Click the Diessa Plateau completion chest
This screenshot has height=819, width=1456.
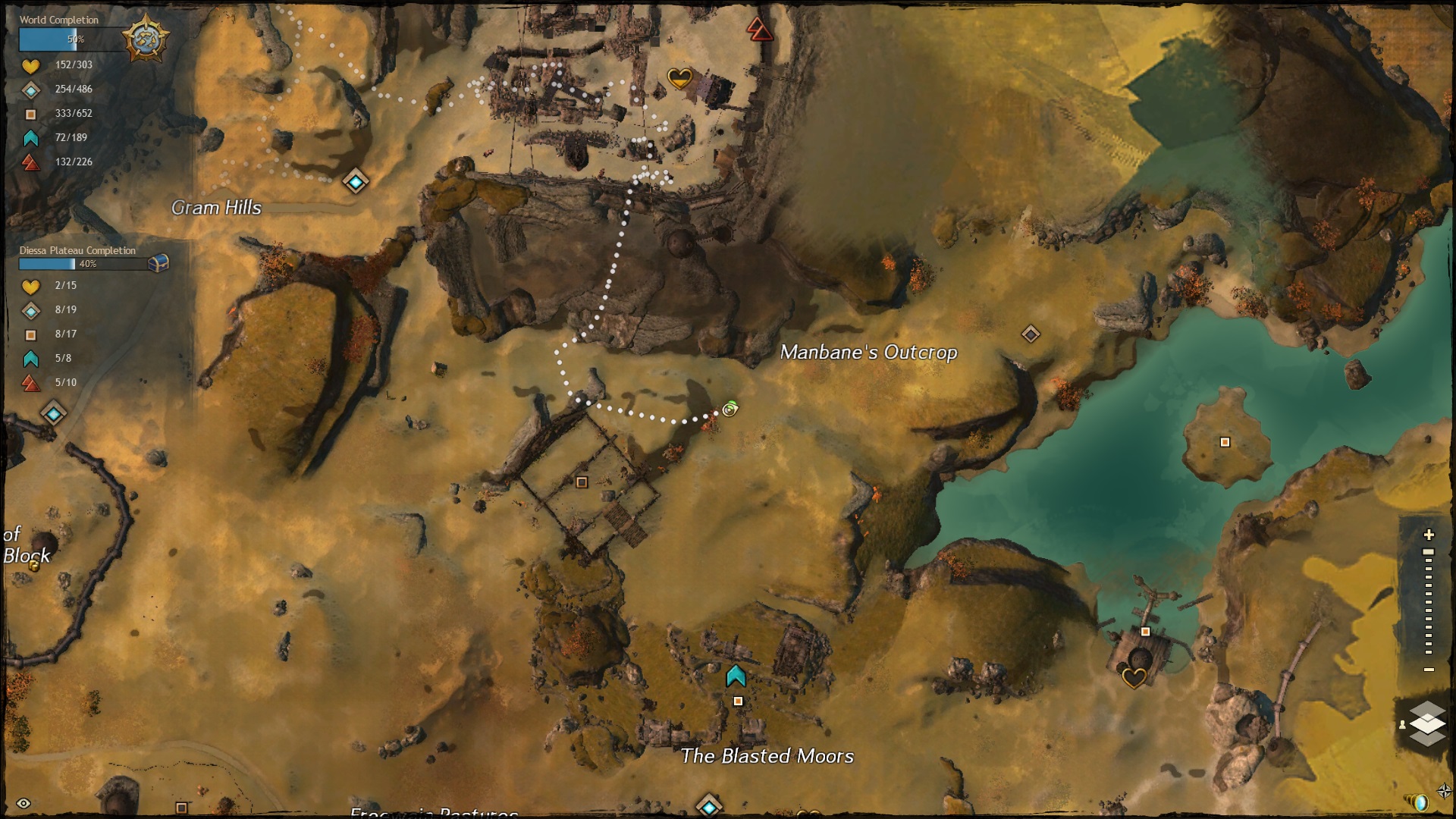(158, 263)
